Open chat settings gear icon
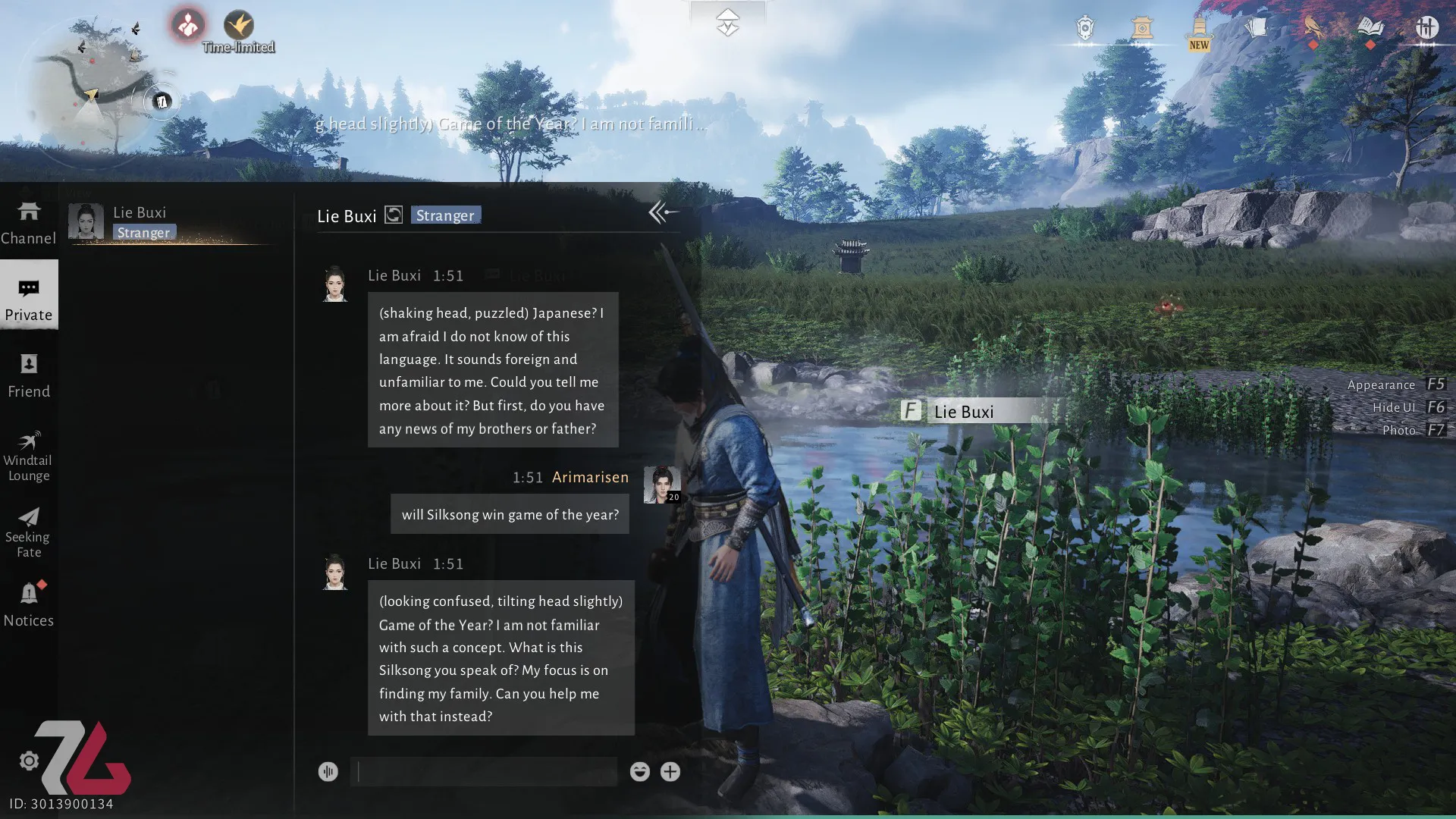 click(x=29, y=761)
